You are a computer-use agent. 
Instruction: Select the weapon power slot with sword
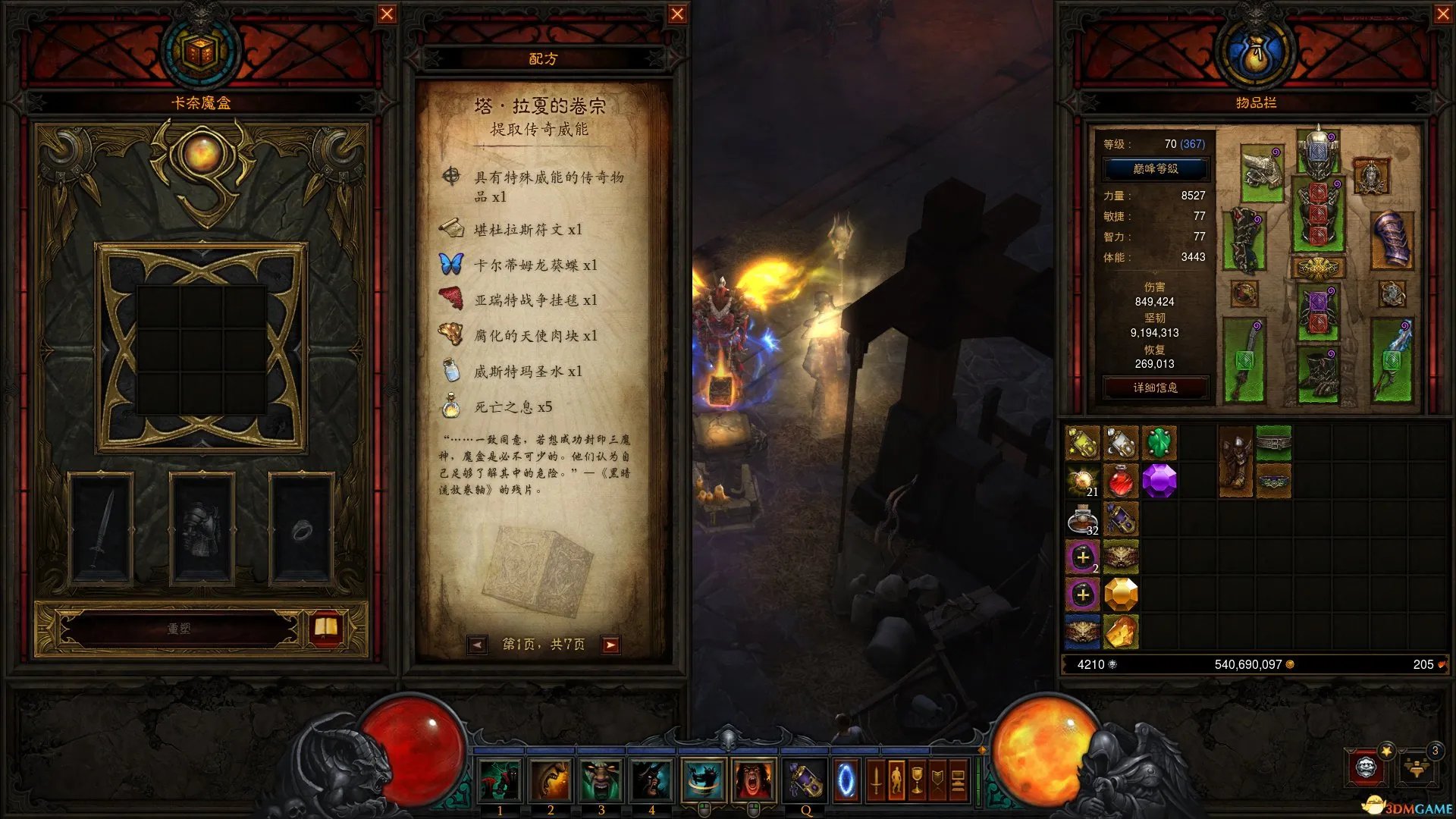click(101, 528)
